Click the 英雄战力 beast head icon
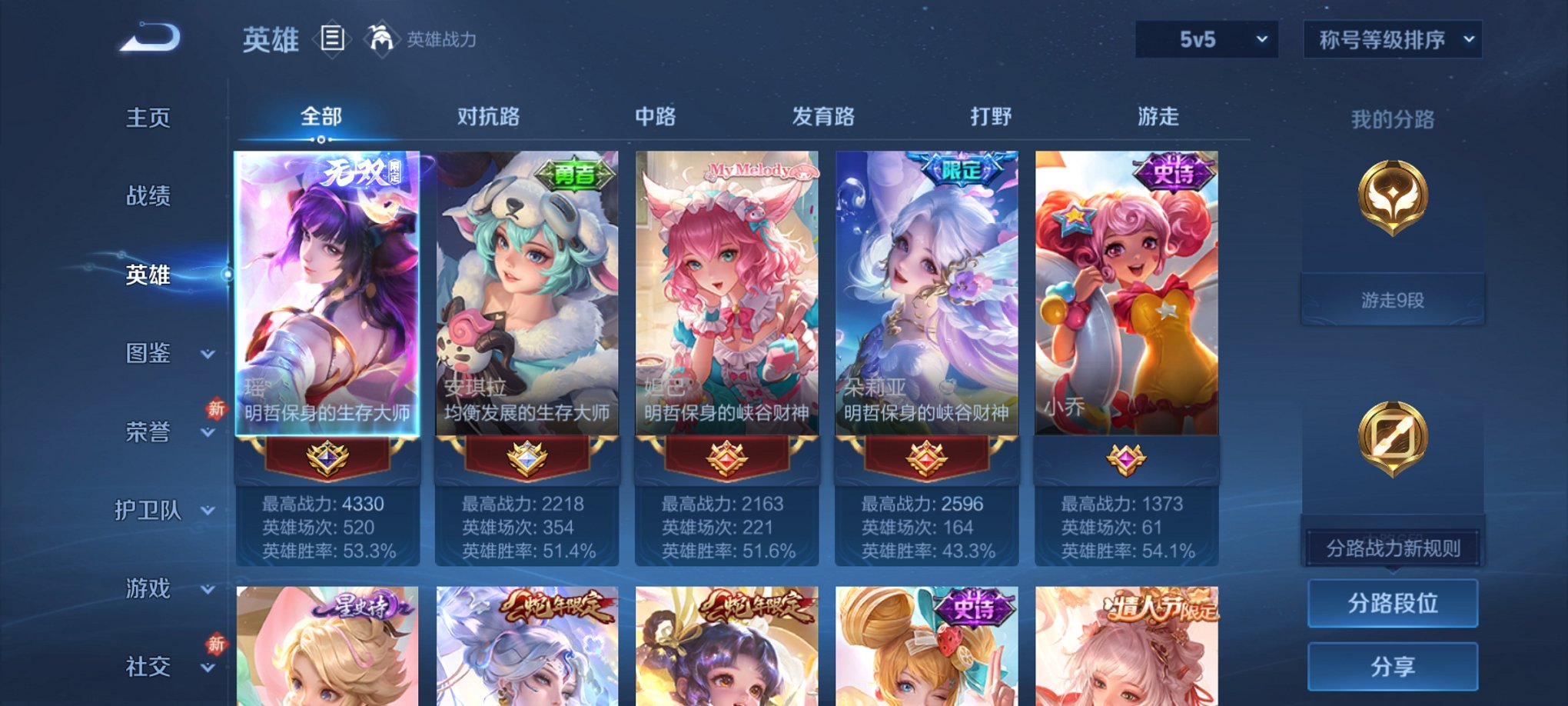1568x706 pixels. coord(383,37)
